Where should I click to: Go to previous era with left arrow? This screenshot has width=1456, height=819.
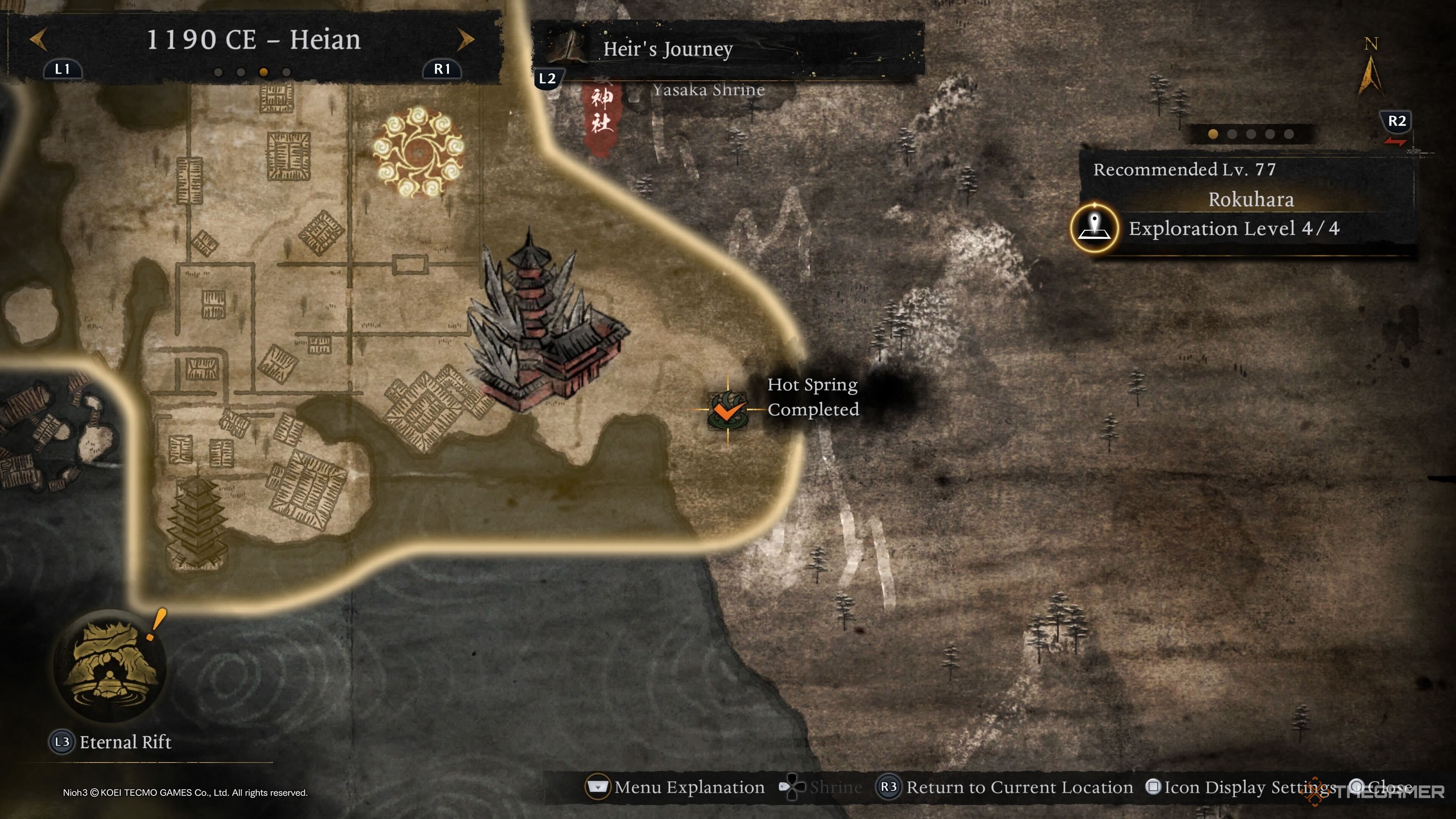(x=38, y=39)
